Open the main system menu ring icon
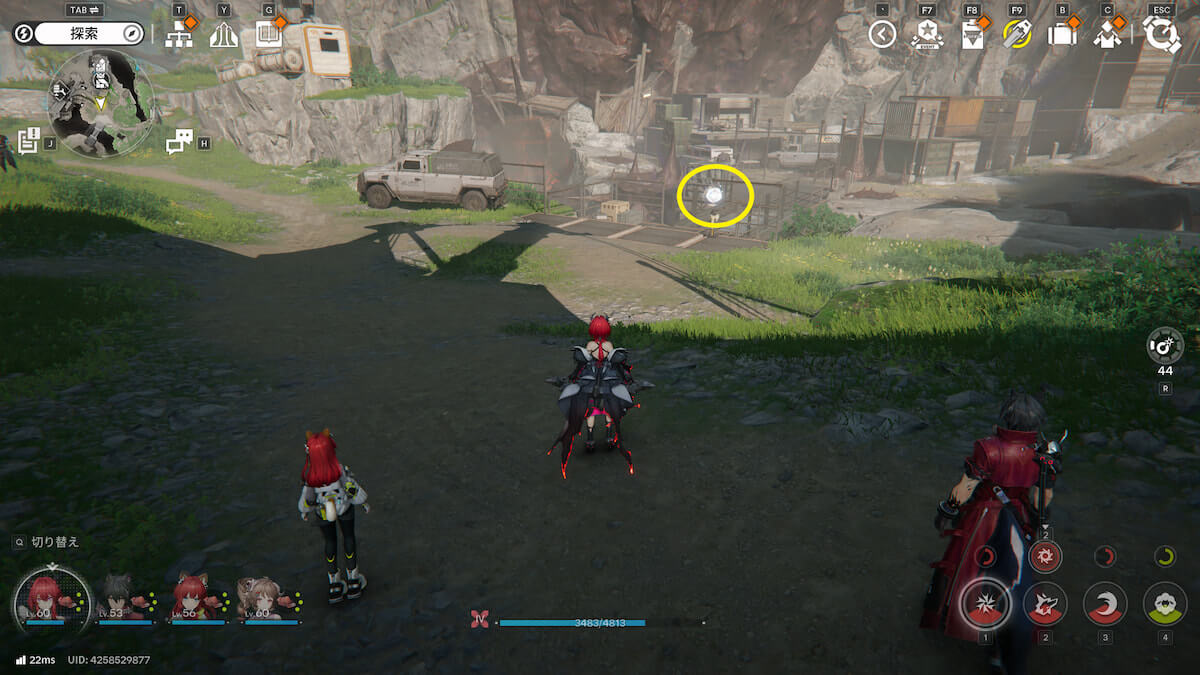 point(1162,35)
